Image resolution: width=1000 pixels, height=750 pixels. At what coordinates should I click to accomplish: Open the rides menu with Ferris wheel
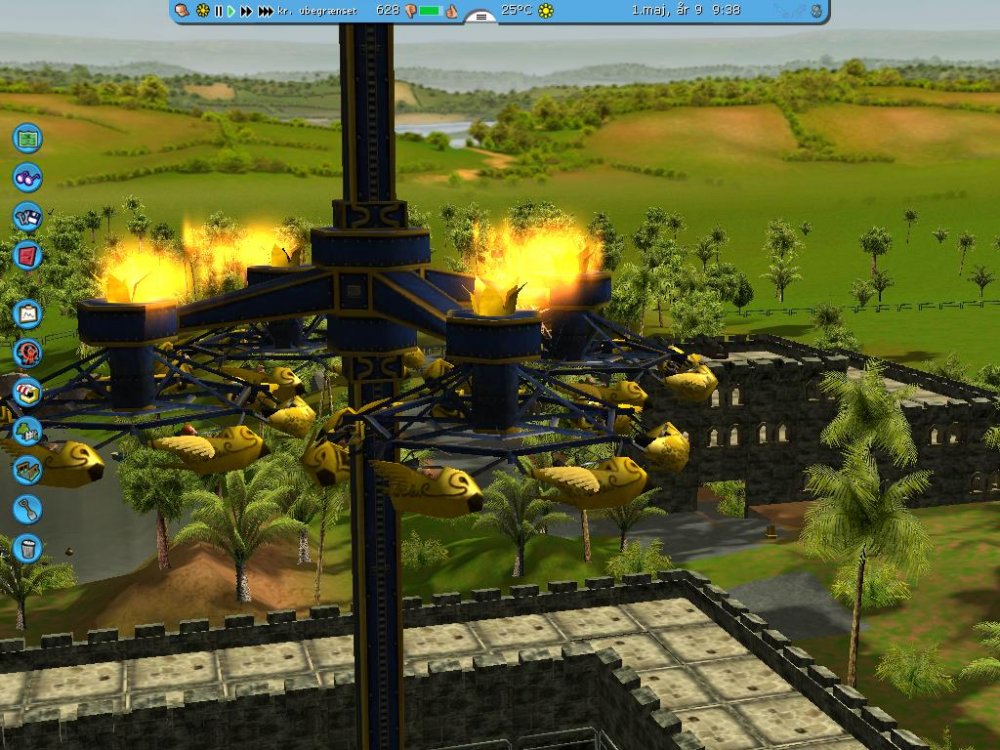click(x=27, y=353)
